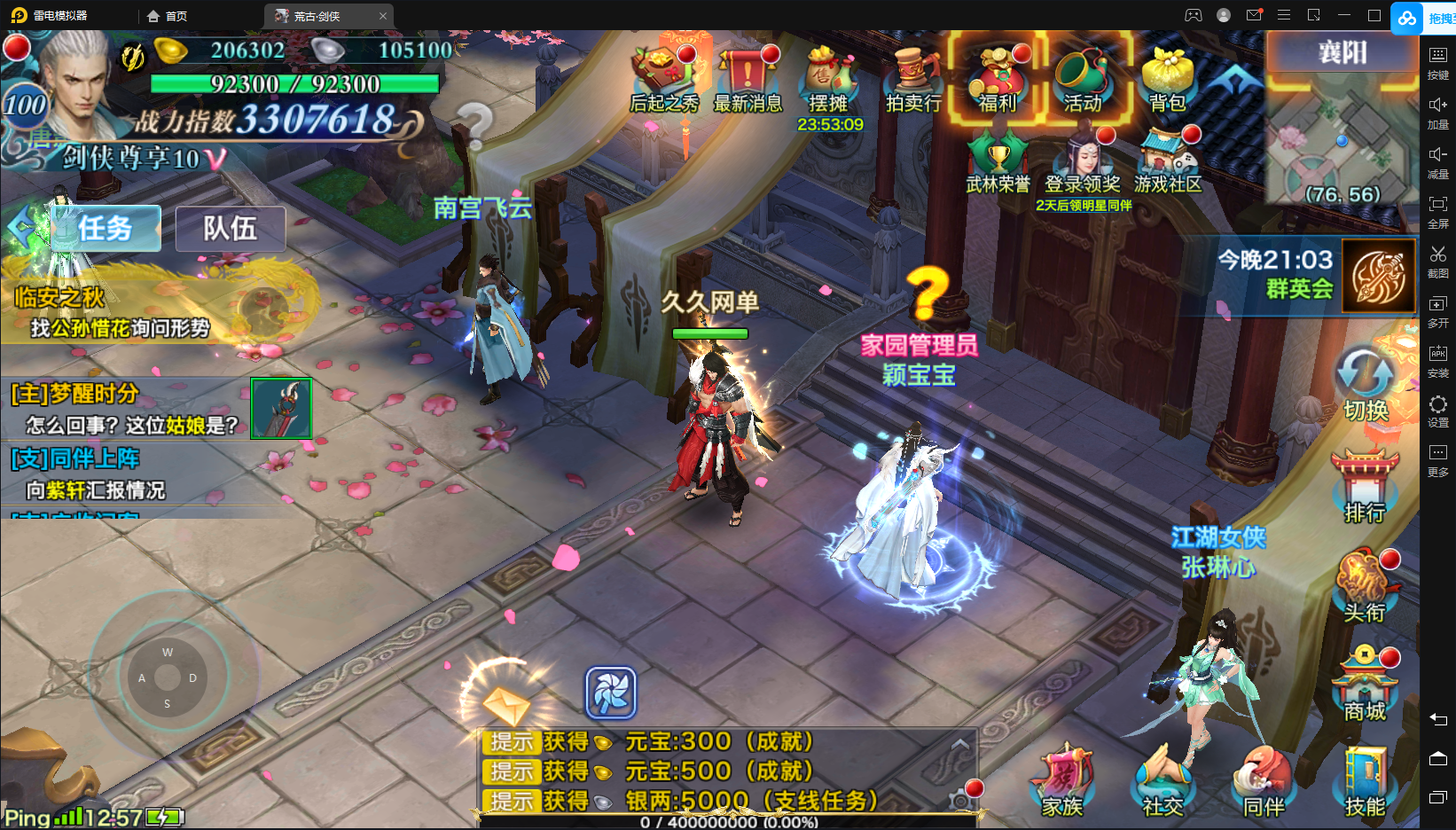Screen dimensions: 1456x830
Task: Open the 商城 shop
Action: pos(1365,685)
